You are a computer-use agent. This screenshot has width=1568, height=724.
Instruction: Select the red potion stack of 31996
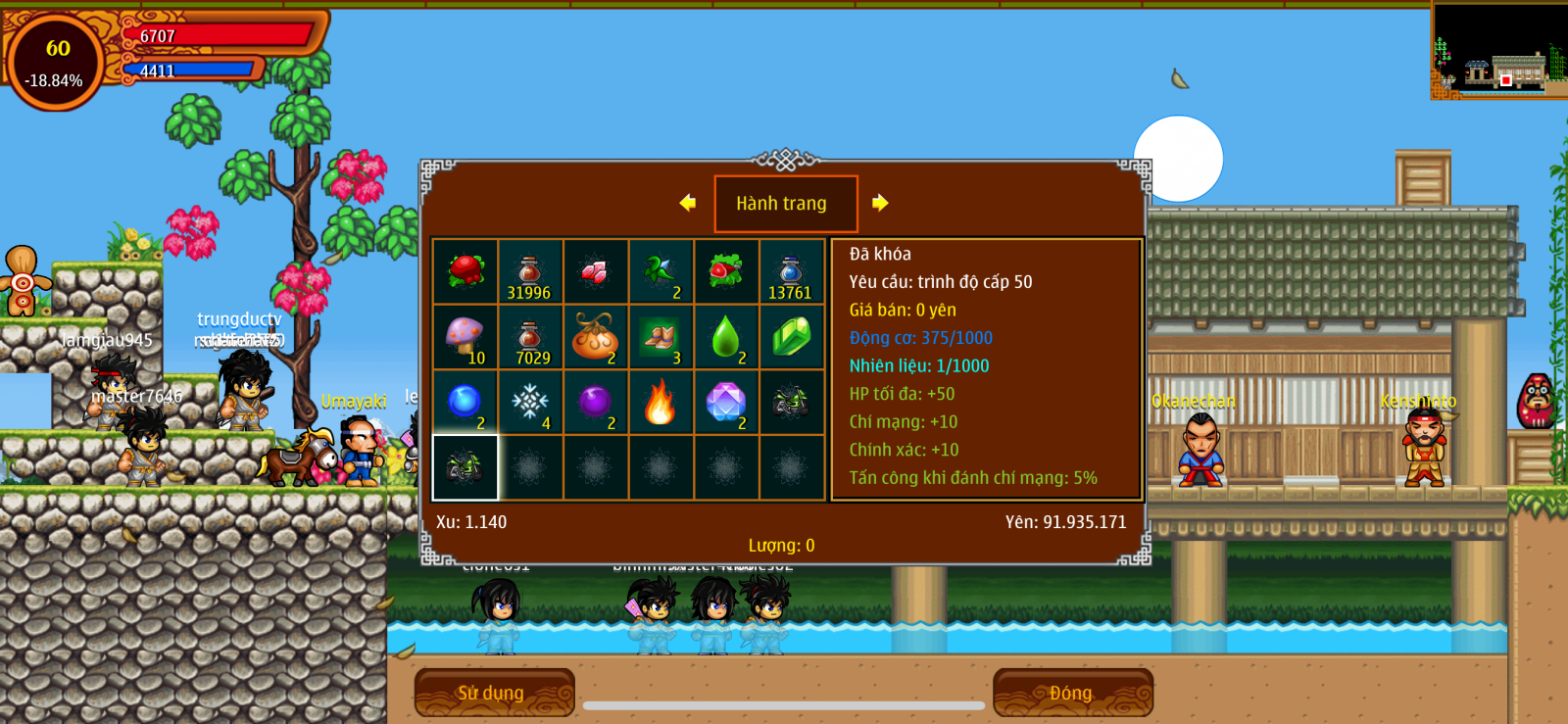tap(530, 271)
